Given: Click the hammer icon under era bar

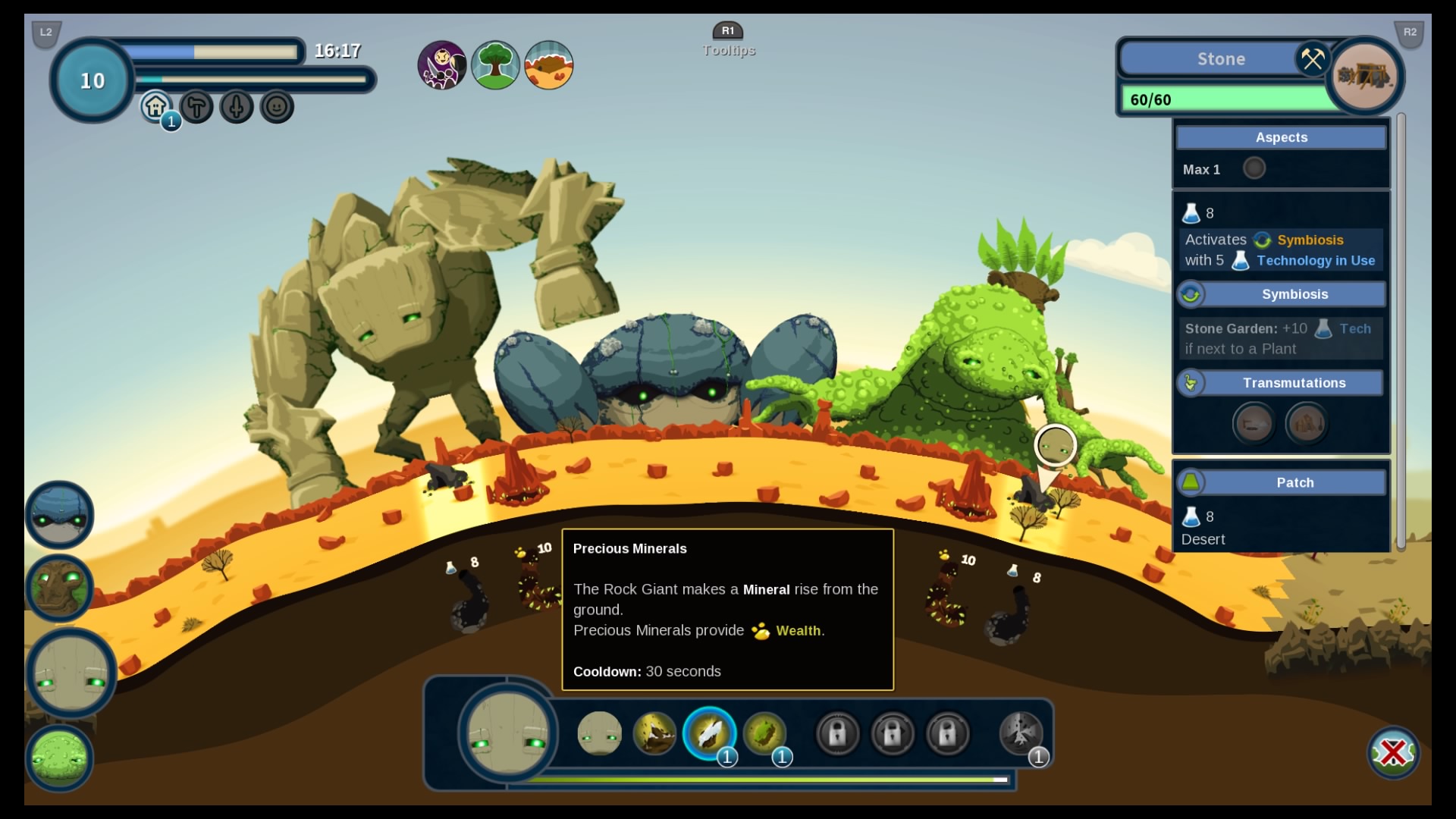Looking at the screenshot, I should 196,107.
